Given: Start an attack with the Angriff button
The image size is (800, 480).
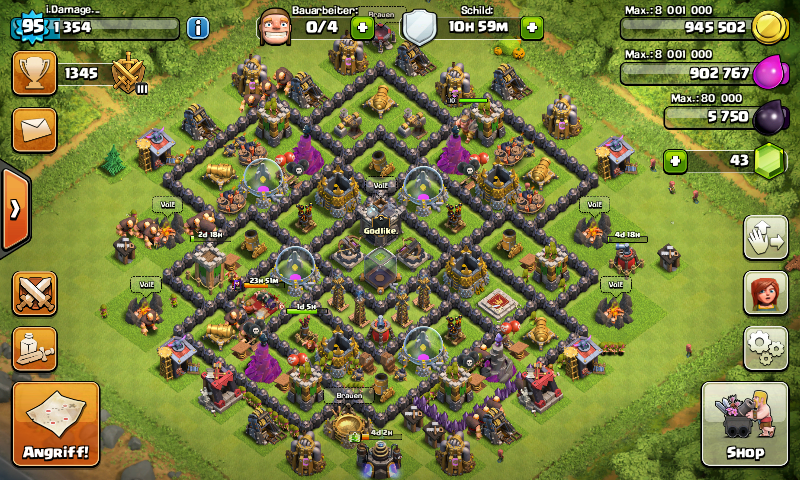Looking at the screenshot, I should pyautogui.click(x=56, y=423).
